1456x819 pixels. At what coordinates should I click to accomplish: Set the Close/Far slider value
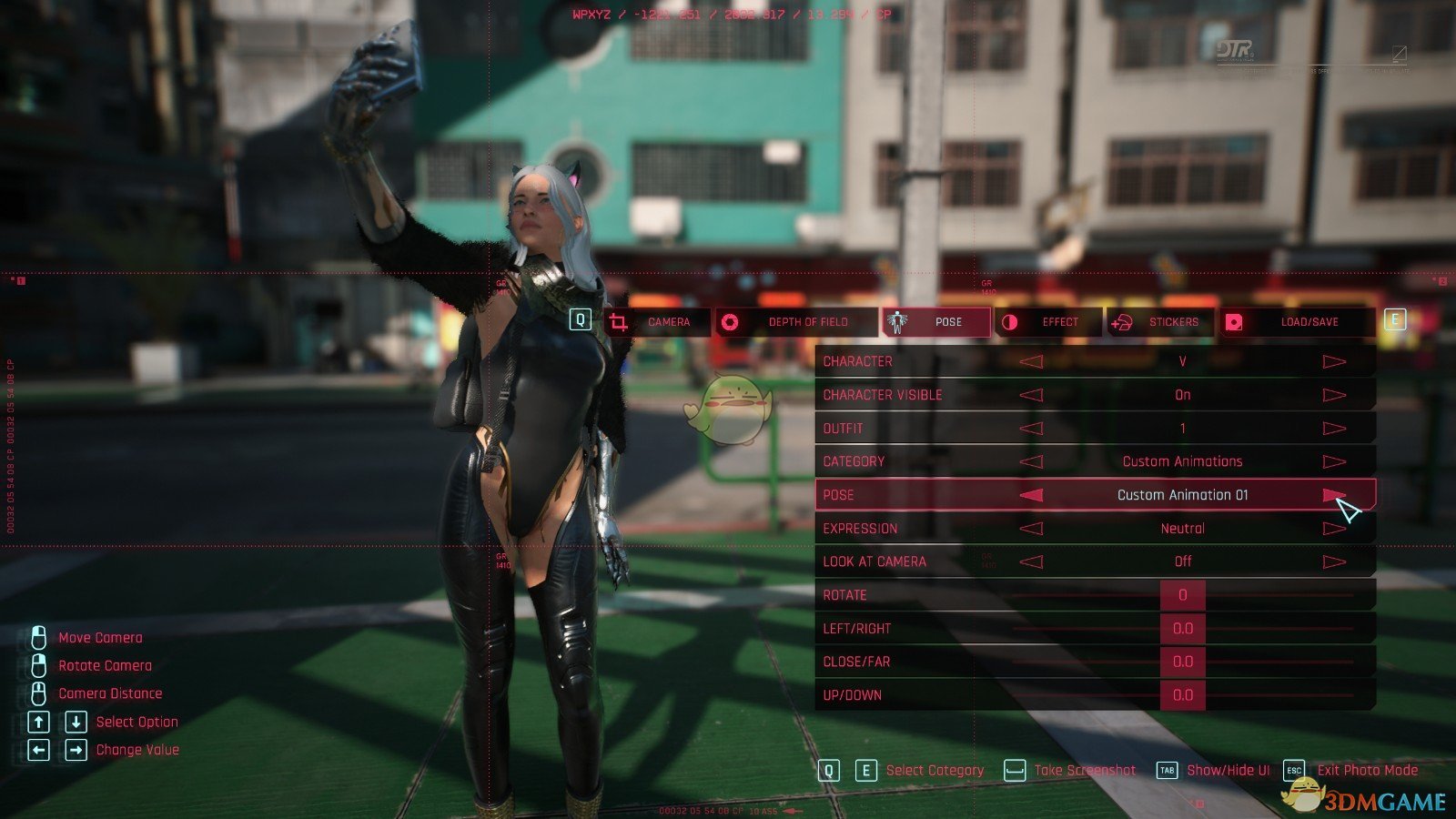(x=1182, y=662)
